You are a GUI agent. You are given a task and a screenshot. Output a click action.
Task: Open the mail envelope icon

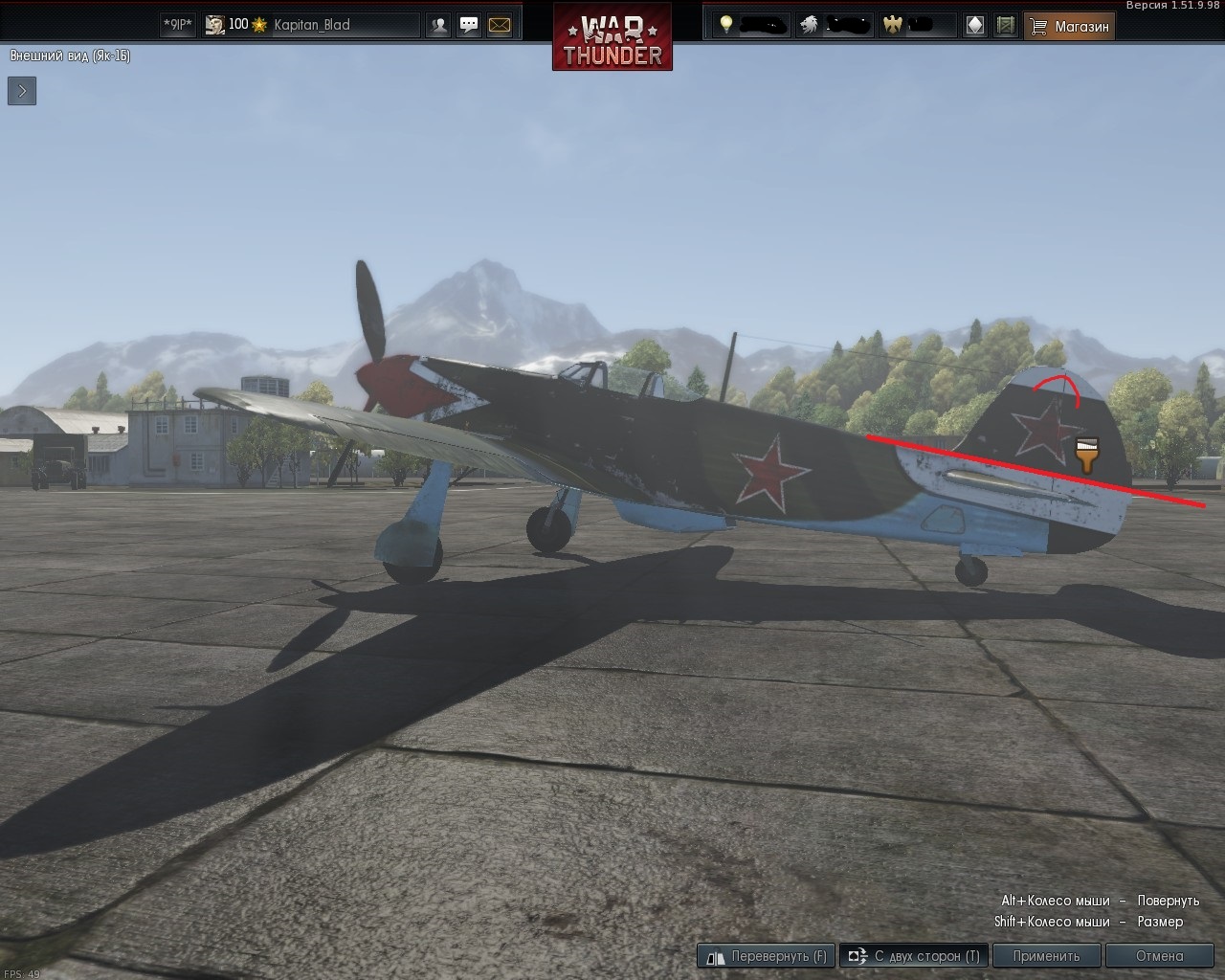500,26
